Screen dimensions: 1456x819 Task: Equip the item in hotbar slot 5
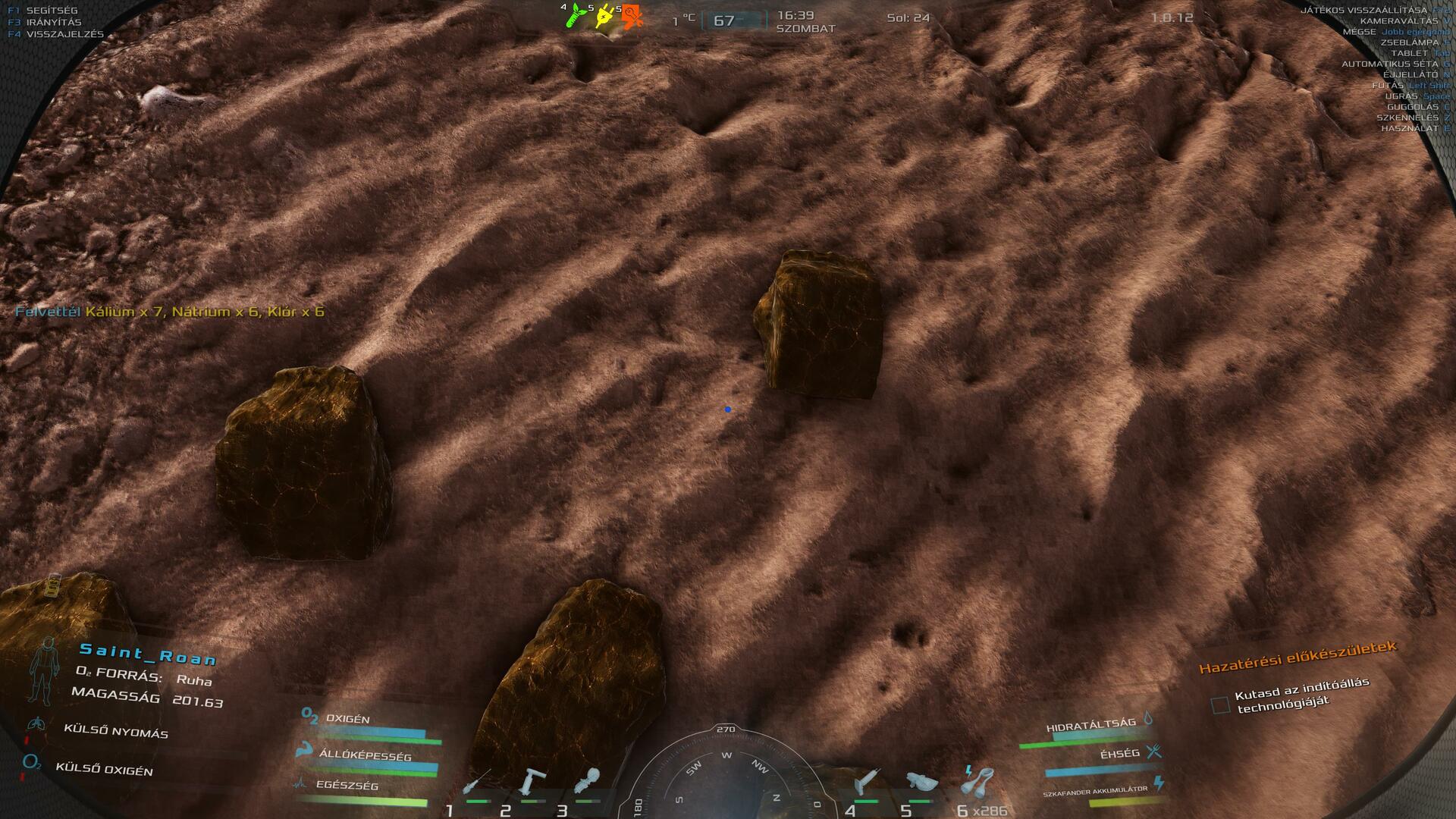click(x=921, y=782)
